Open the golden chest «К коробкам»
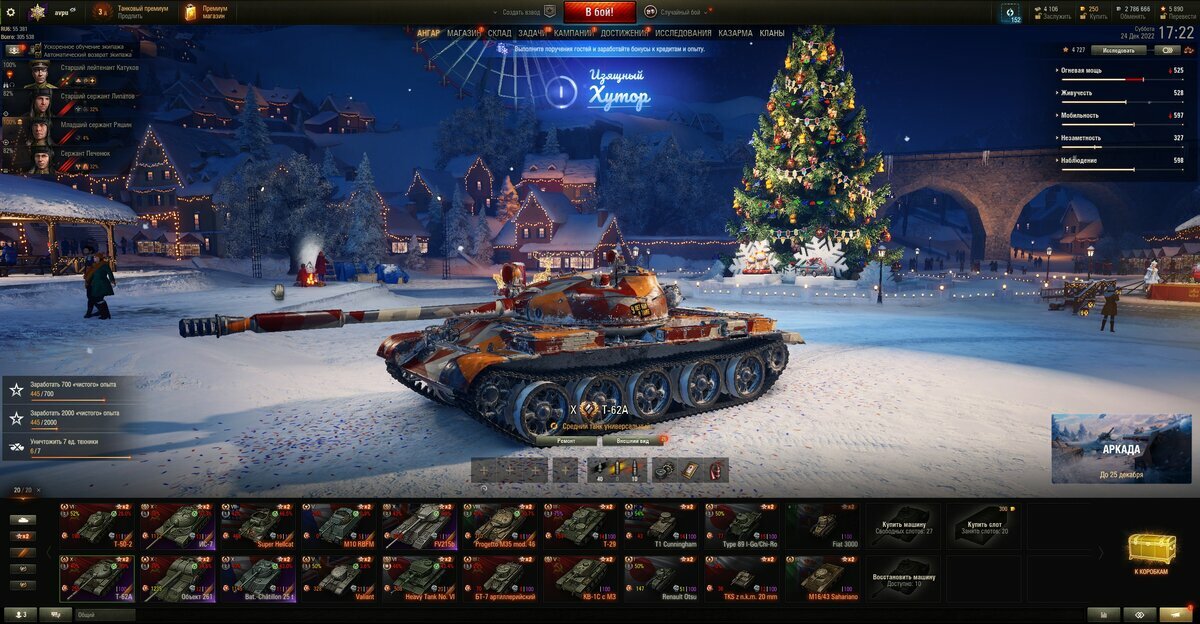1200x624 pixels. pyautogui.click(x=1151, y=553)
